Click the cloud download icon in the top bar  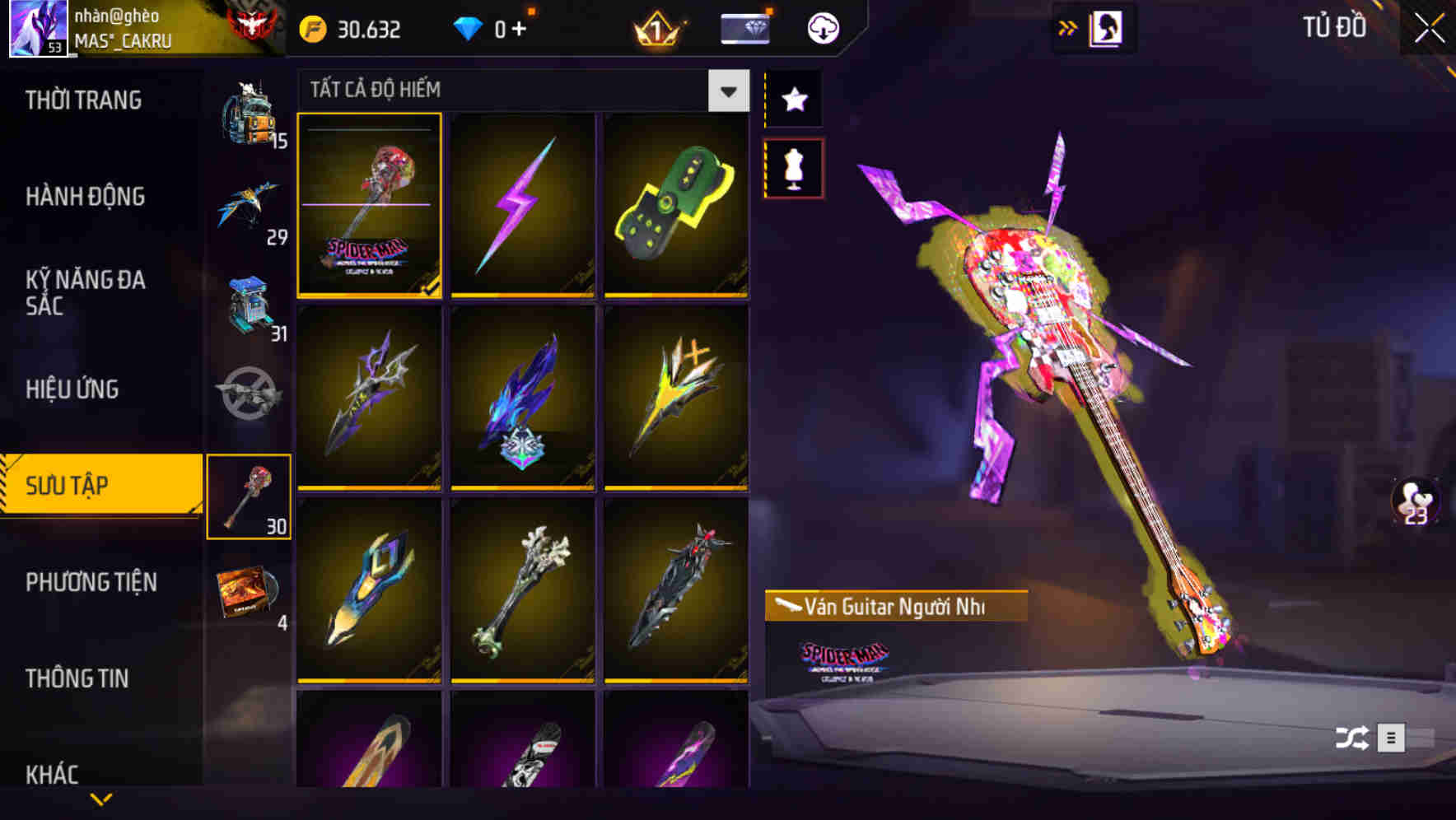[x=823, y=27]
